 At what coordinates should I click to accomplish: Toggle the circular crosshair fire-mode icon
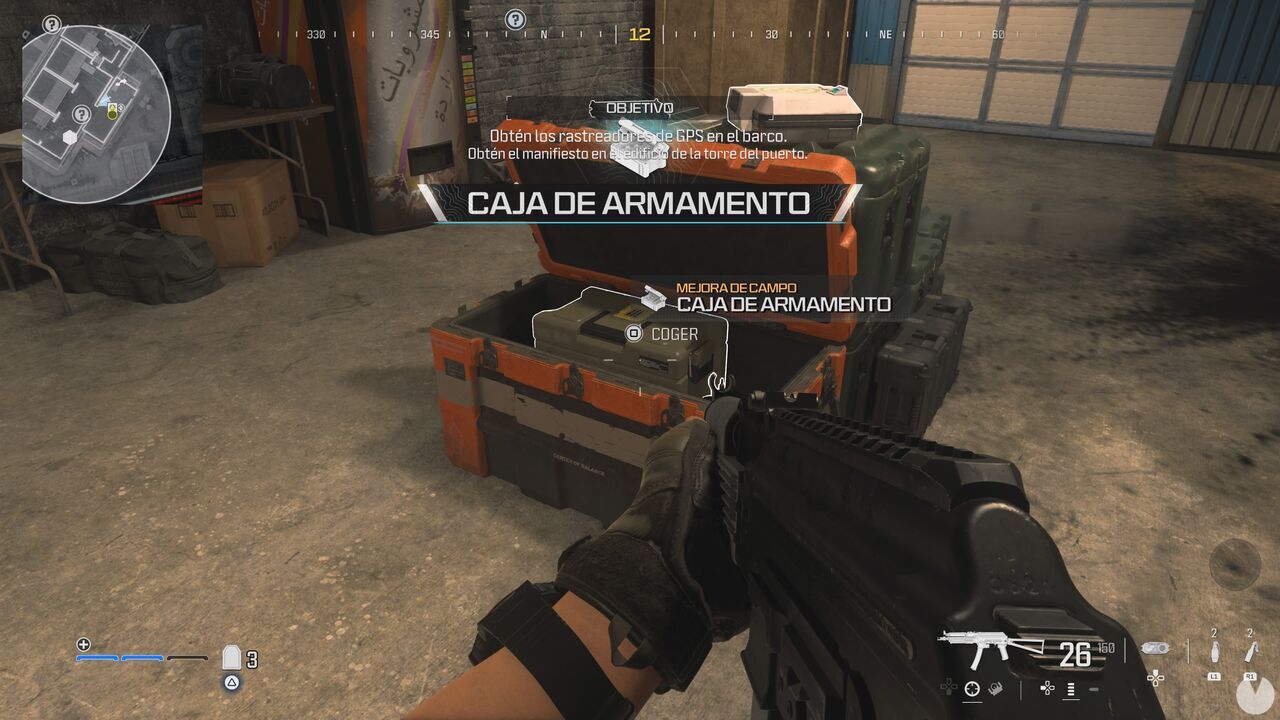971,686
